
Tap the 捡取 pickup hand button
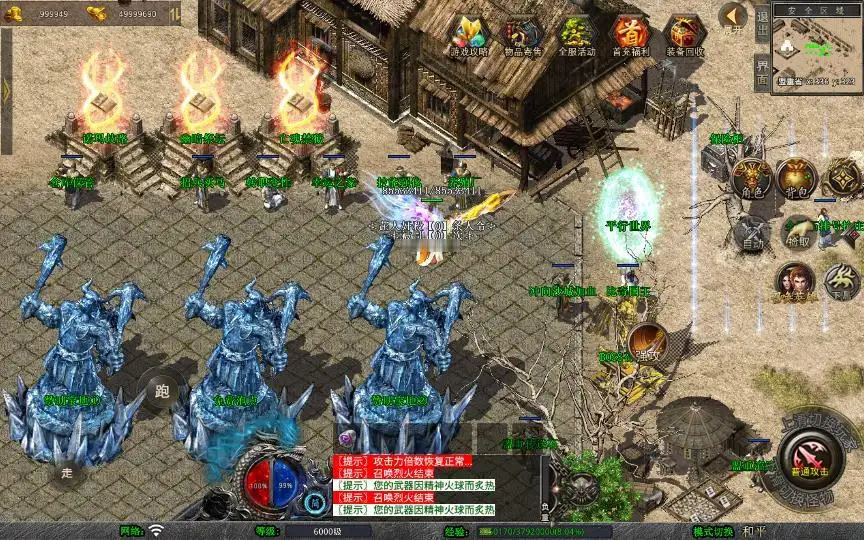[797, 233]
